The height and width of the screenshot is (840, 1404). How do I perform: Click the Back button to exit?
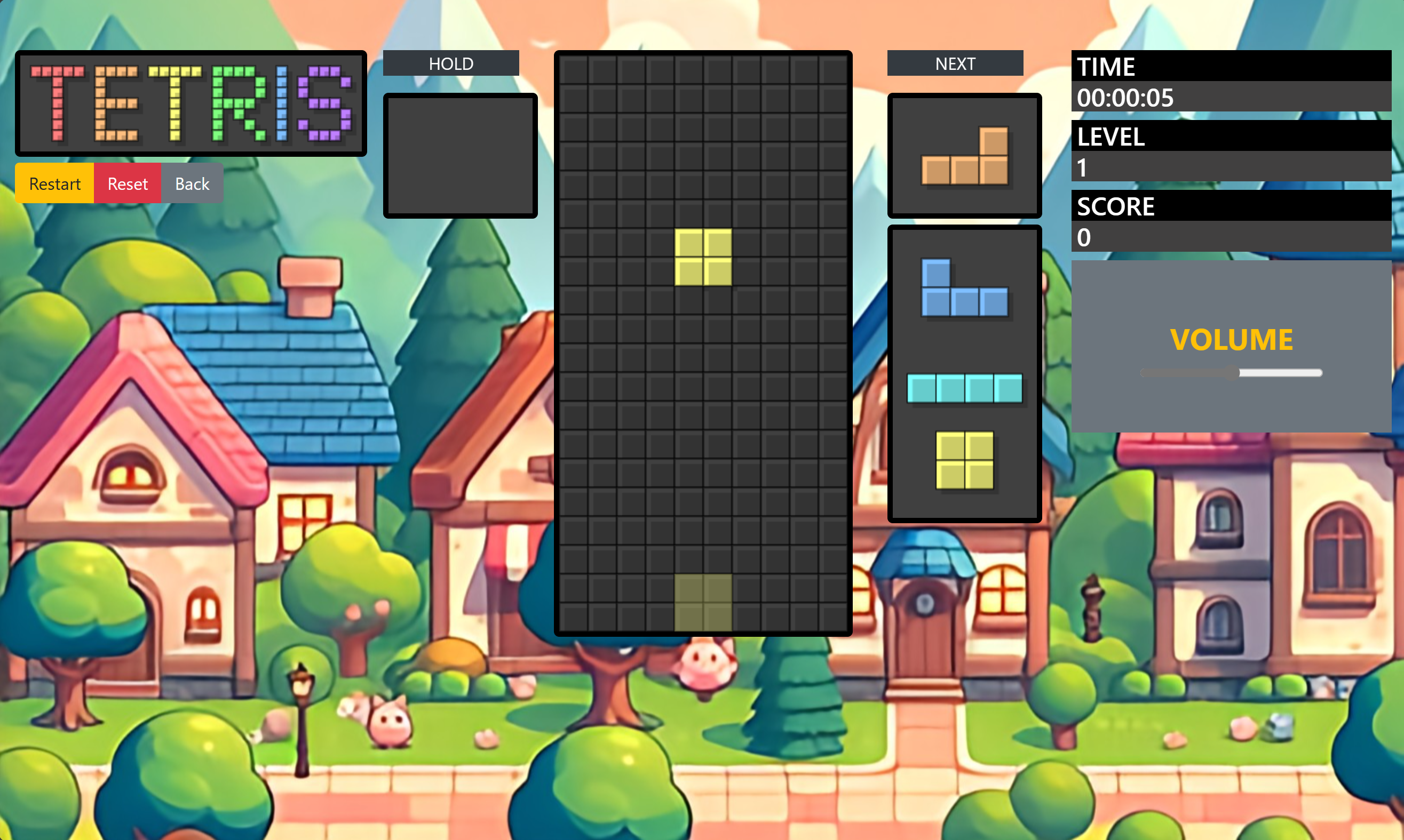coord(192,183)
